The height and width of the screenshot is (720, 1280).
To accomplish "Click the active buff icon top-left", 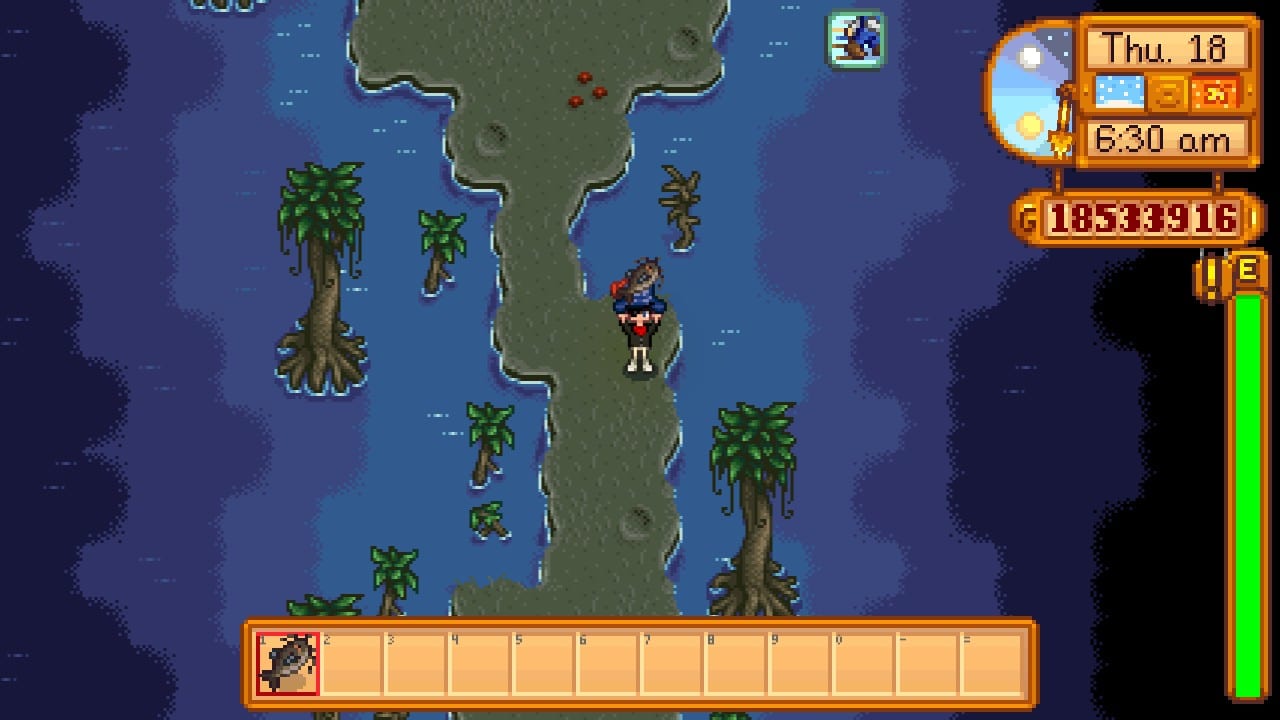I will click(x=855, y=42).
